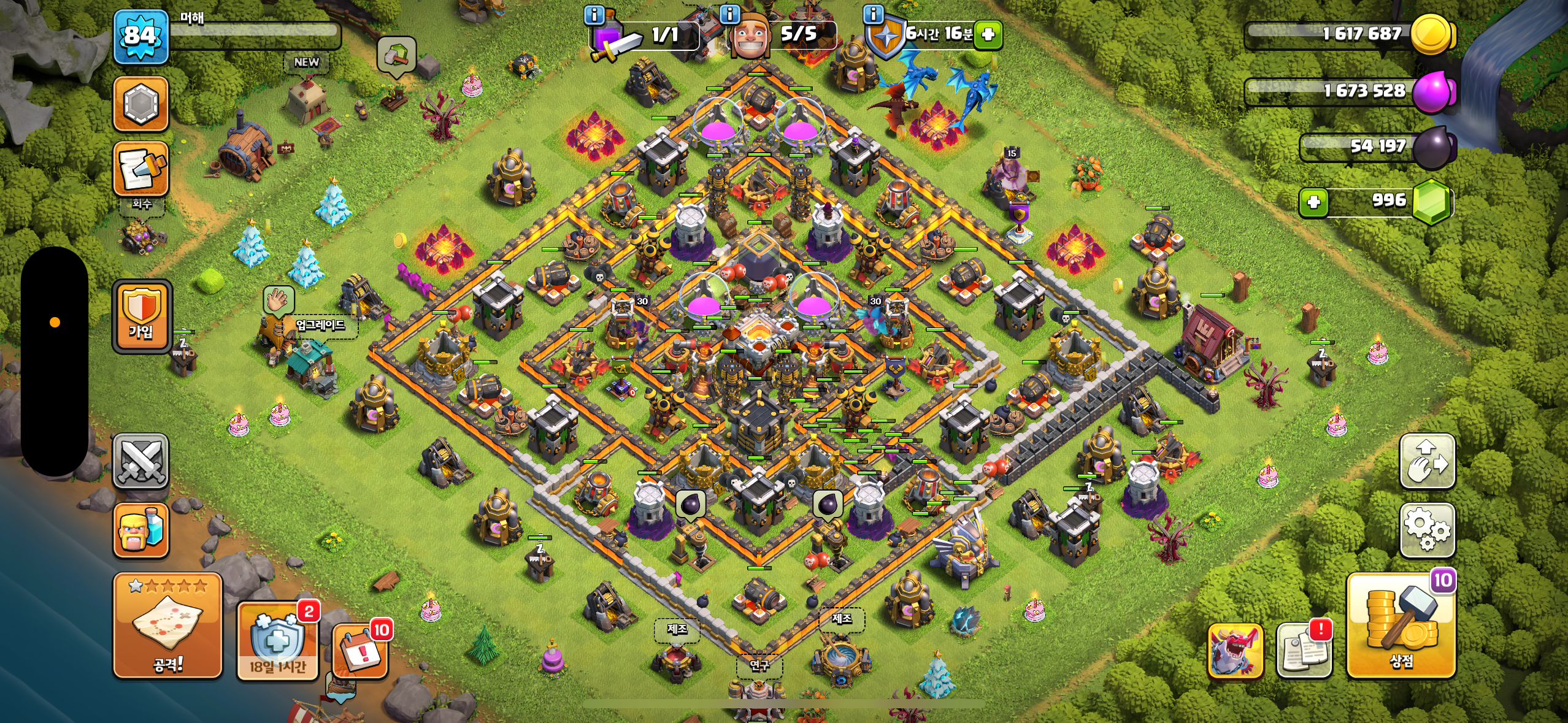The height and width of the screenshot is (723, 1568).
Task: Start an attack with the 공격! button
Action: (x=167, y=625)
